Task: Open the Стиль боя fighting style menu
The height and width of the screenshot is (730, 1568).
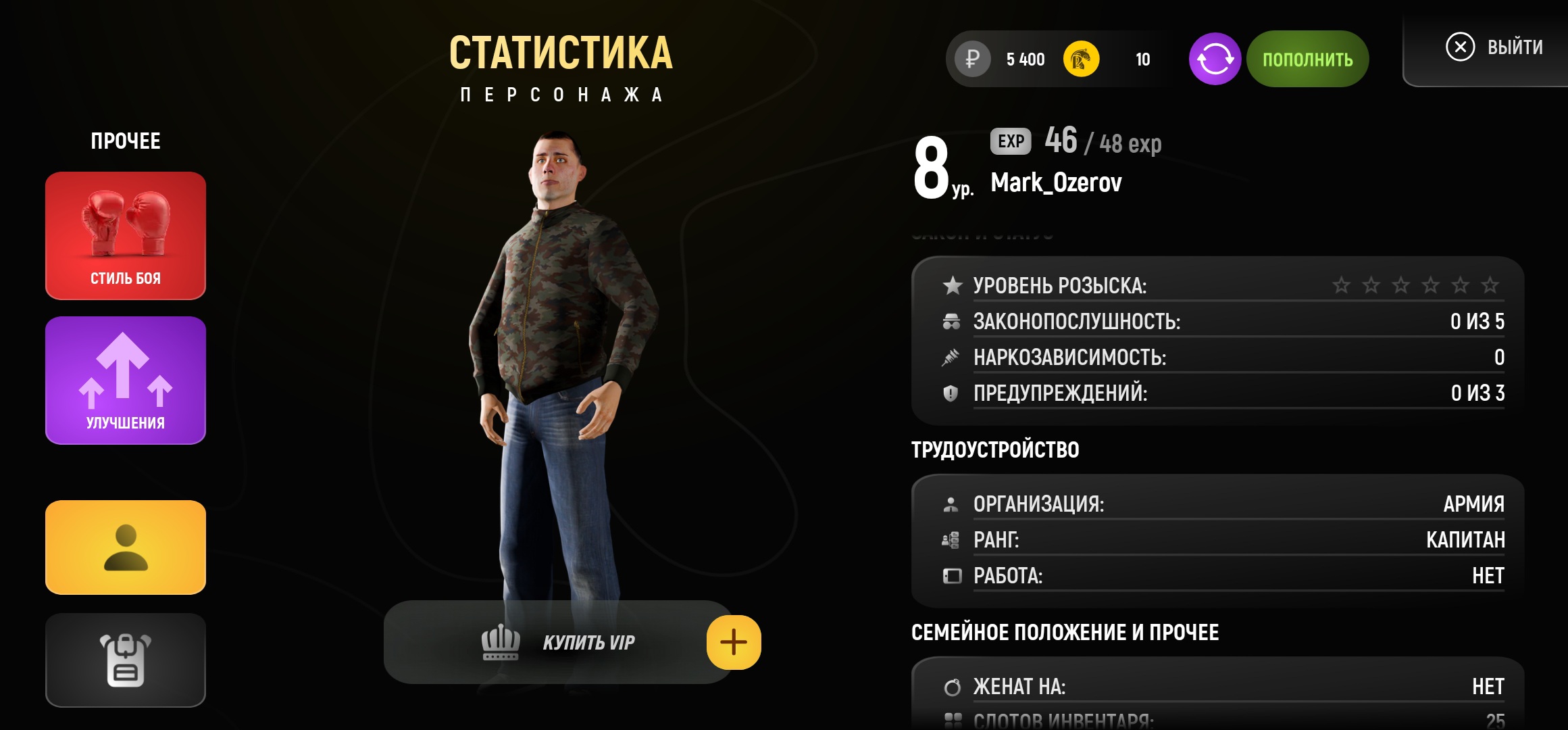Action: (126, 235)
